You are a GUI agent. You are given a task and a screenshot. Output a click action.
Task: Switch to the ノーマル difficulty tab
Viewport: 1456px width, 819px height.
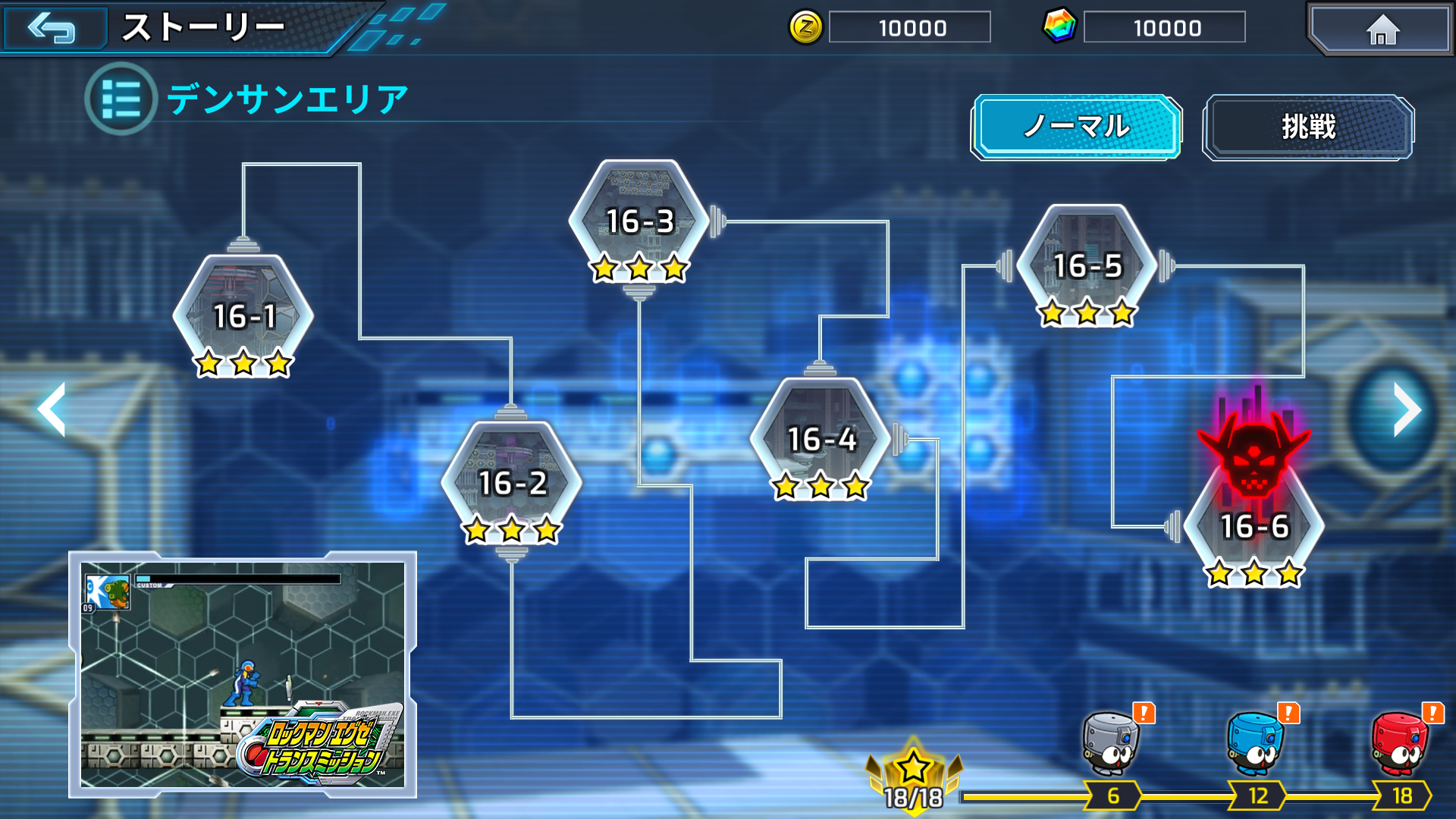pos(1076,127)
